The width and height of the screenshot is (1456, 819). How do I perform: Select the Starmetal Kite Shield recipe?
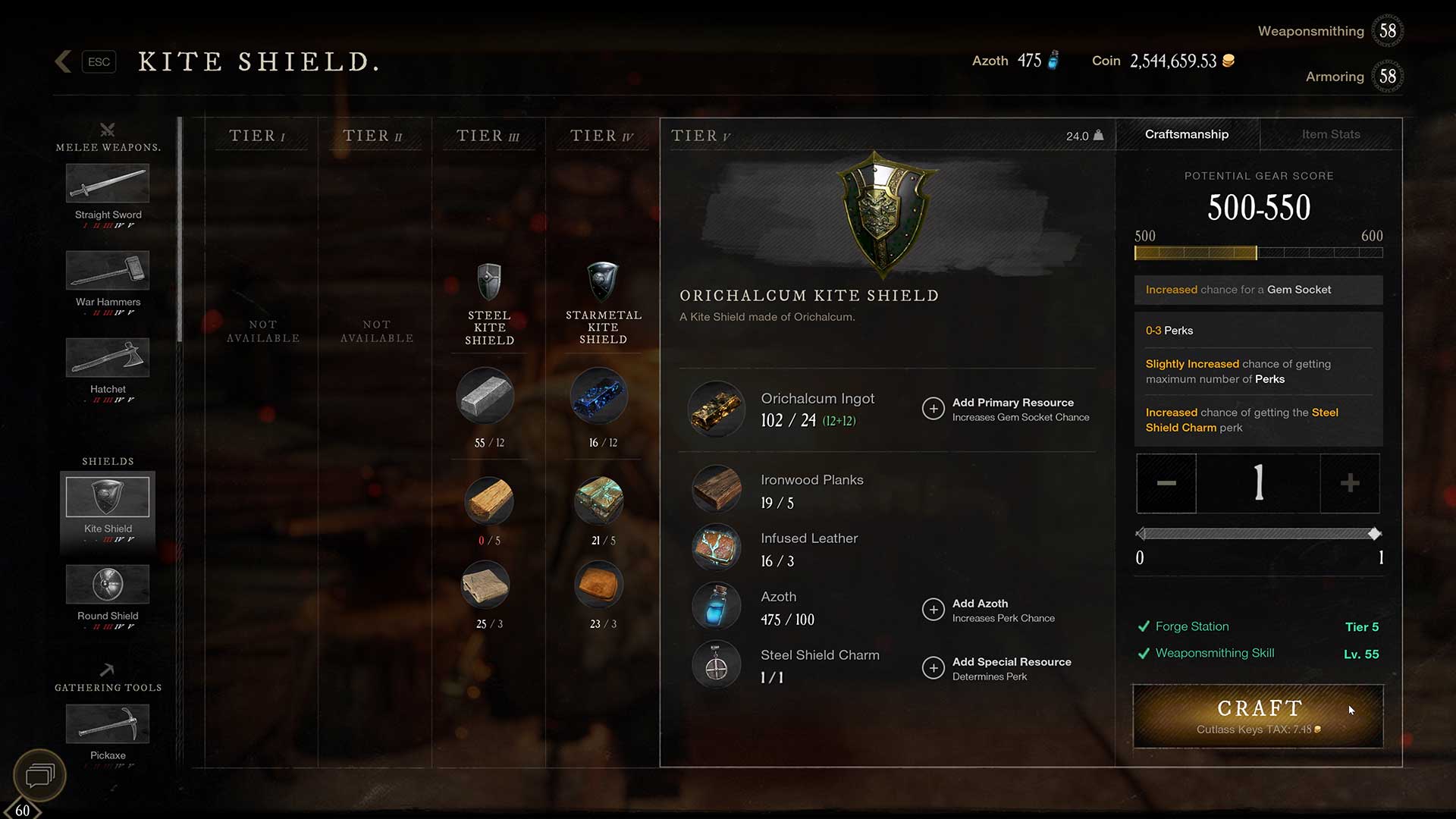click(x=601, y=281)
